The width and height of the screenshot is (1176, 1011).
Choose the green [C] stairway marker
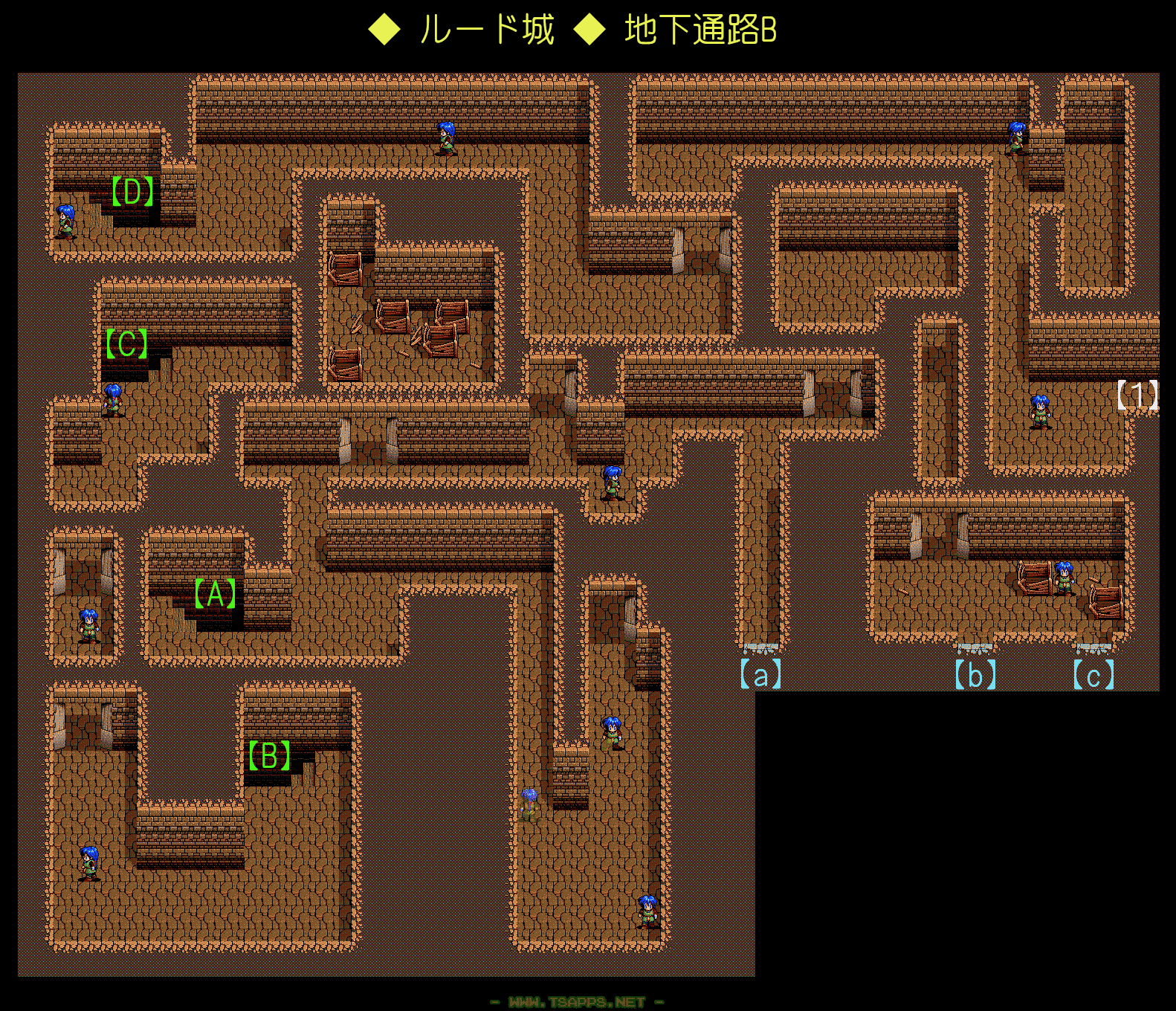click(127, 343)
